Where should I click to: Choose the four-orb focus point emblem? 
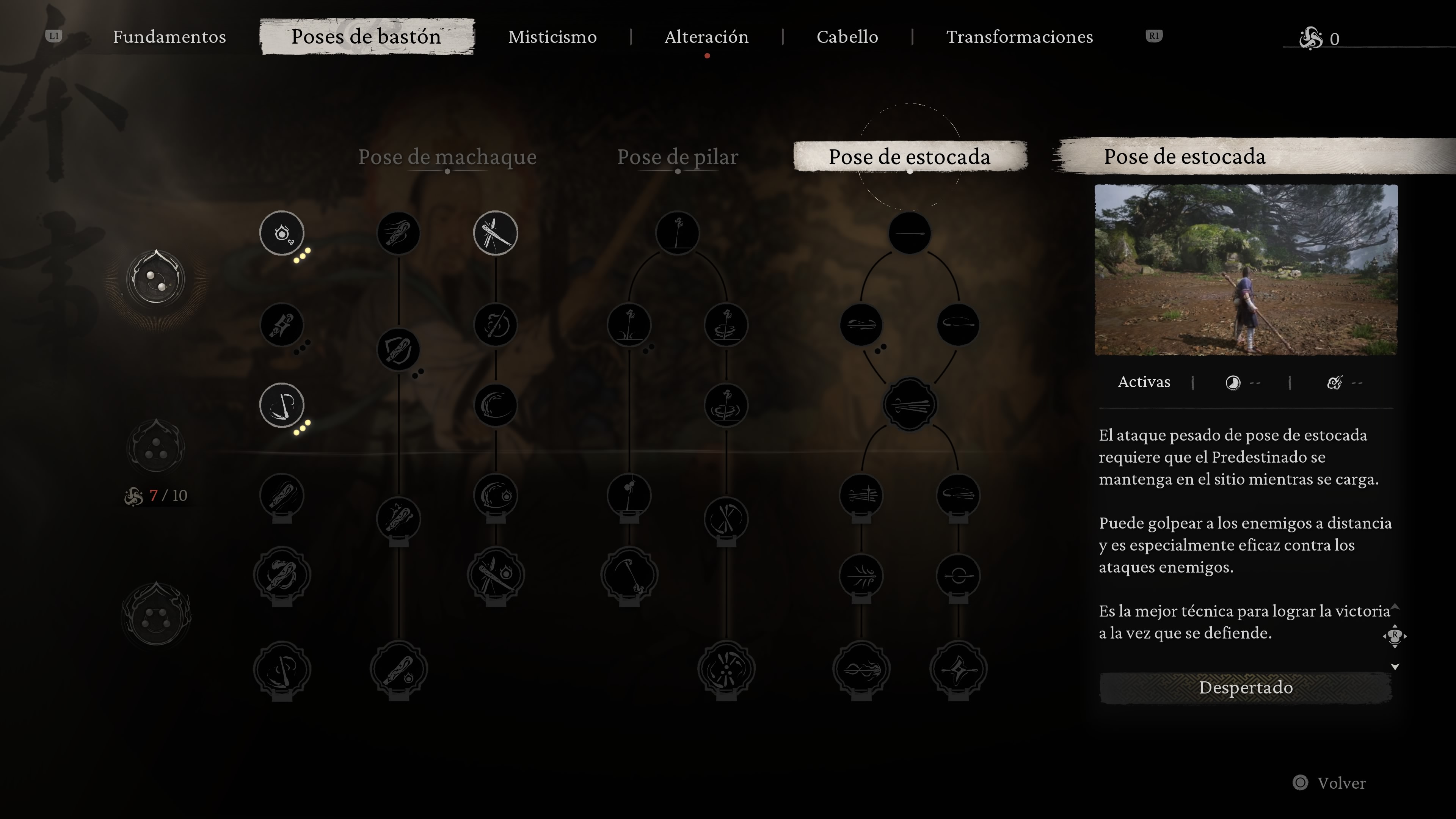point(155,615)
